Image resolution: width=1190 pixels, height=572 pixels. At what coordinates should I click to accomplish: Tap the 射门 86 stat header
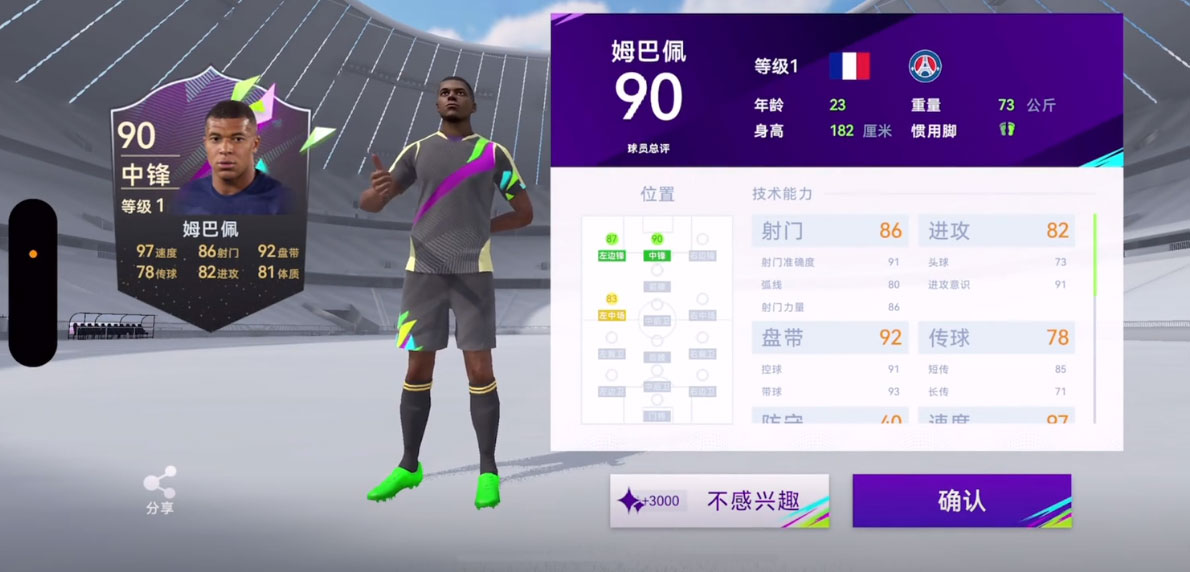tap(829, 231)
